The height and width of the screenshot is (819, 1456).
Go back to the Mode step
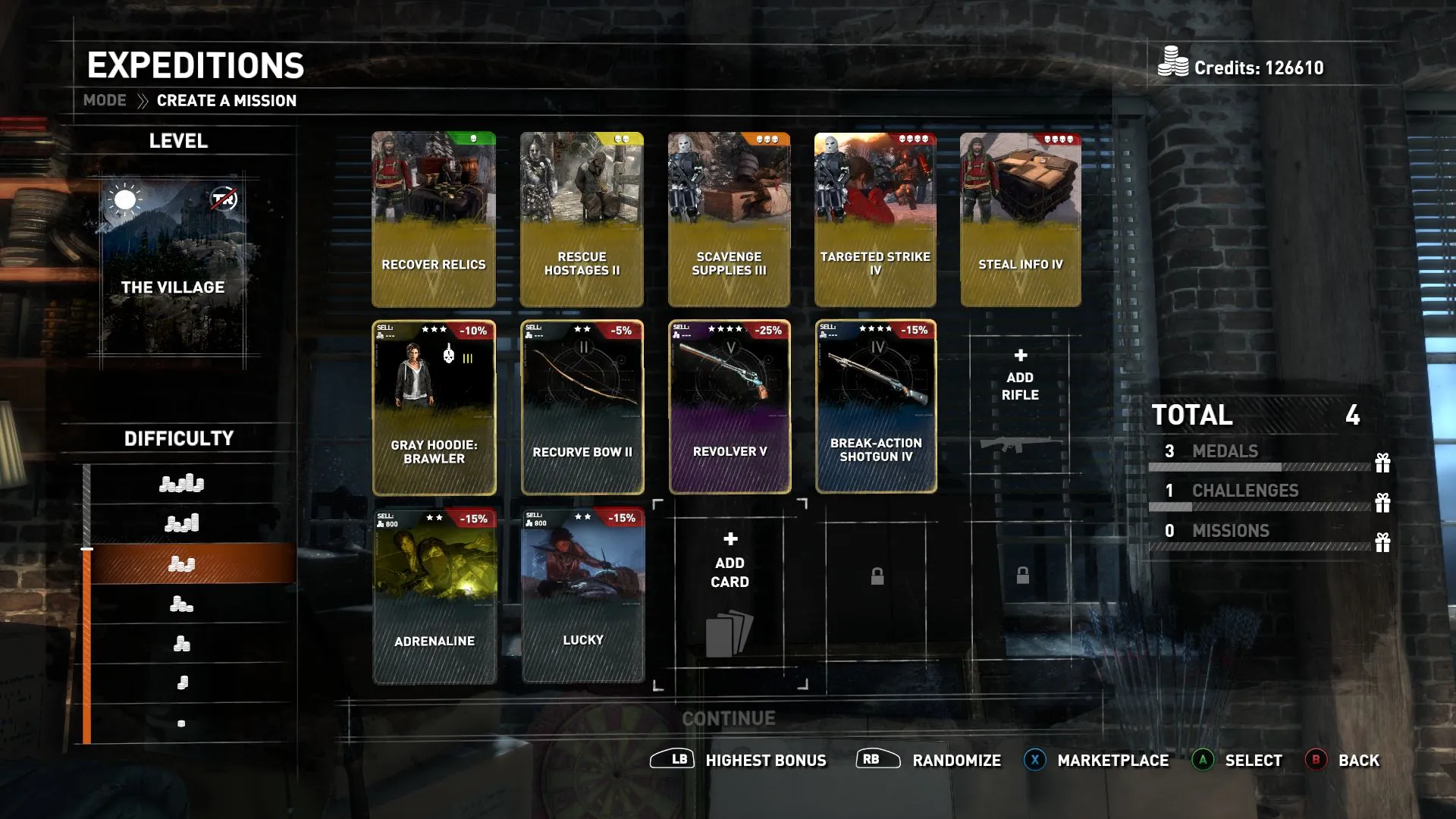(105, 101)
